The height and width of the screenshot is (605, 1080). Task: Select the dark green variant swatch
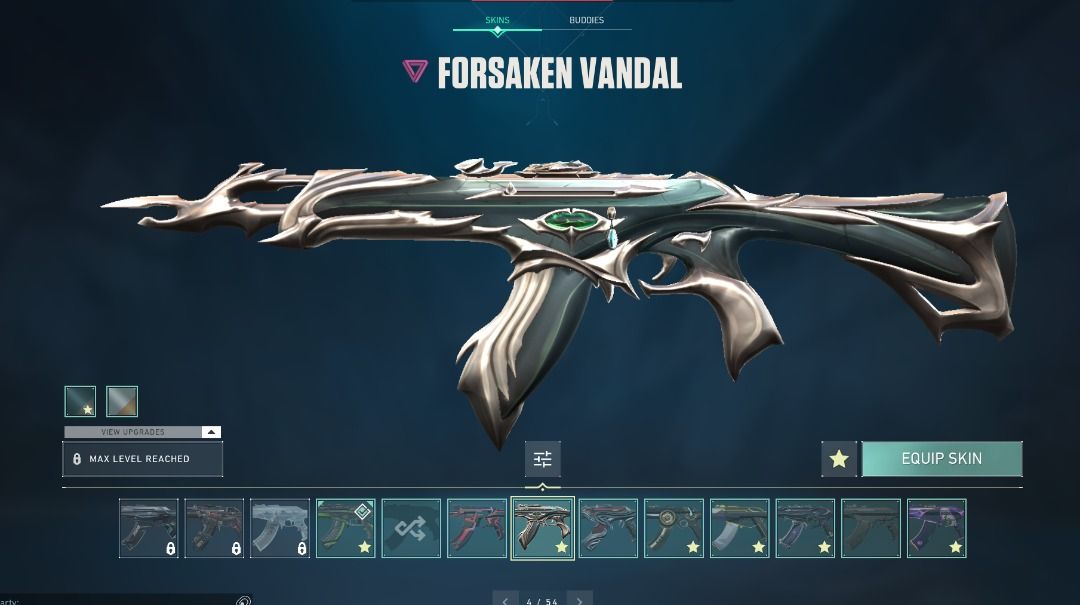click(80, 401)
